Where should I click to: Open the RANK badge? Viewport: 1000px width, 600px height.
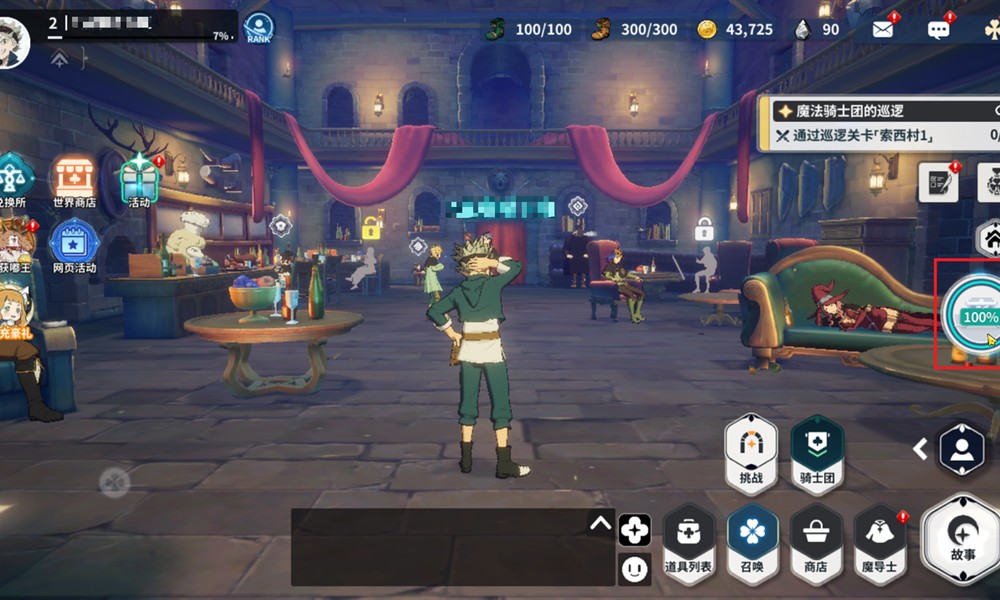point(259,28)
